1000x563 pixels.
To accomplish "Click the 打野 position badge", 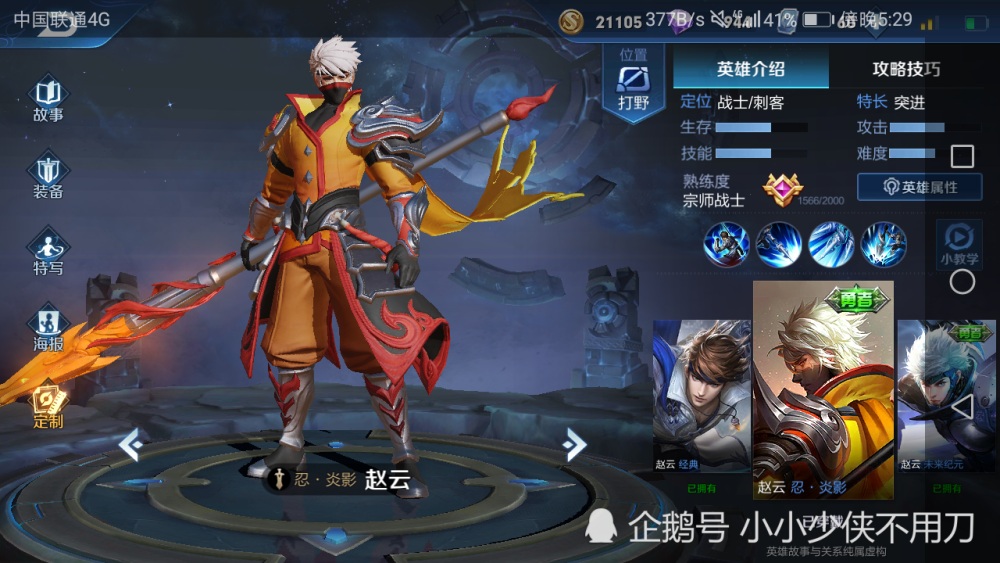I will pos(633,83).
